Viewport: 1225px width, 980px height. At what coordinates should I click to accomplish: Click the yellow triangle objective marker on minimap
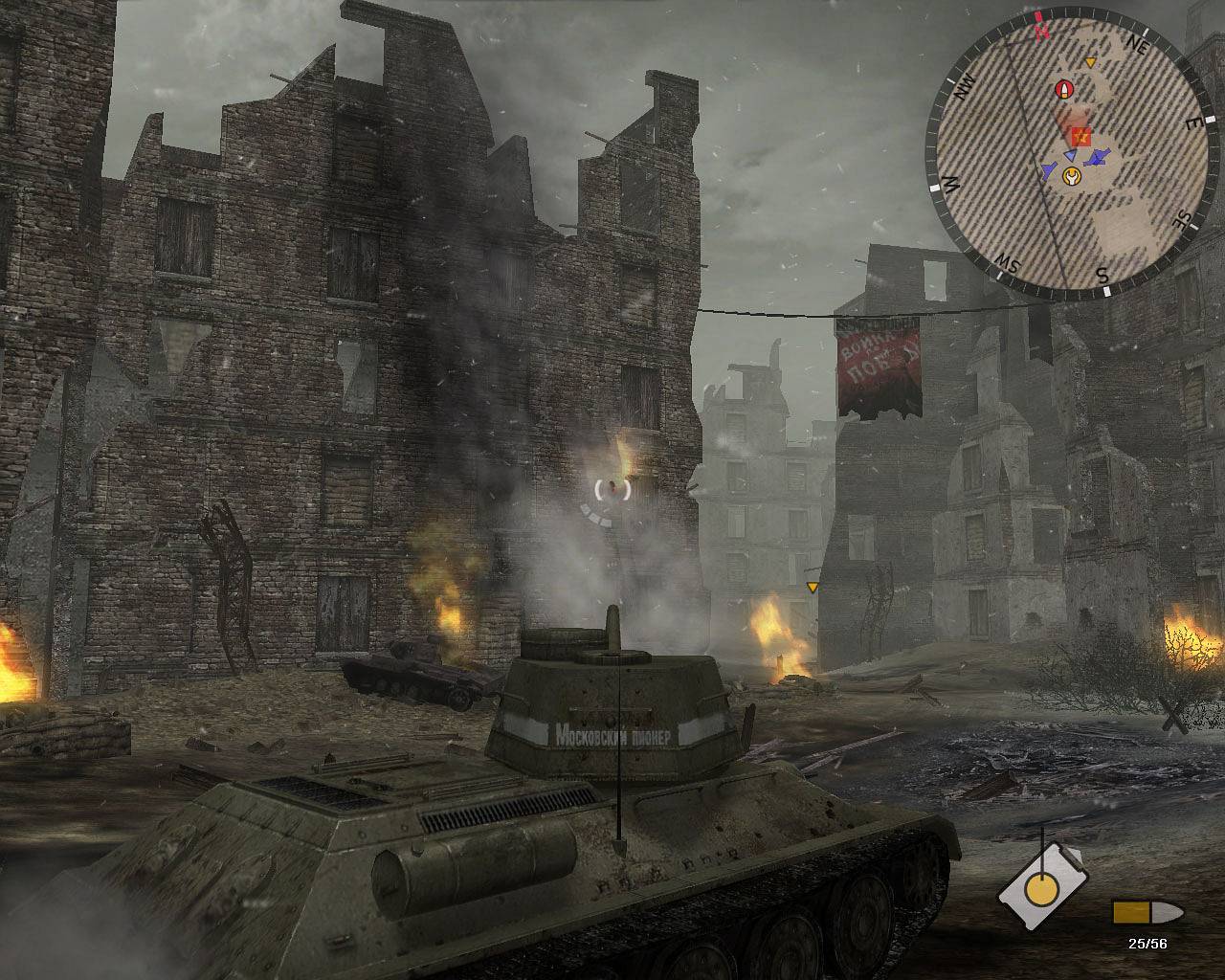coord(1090,63)
